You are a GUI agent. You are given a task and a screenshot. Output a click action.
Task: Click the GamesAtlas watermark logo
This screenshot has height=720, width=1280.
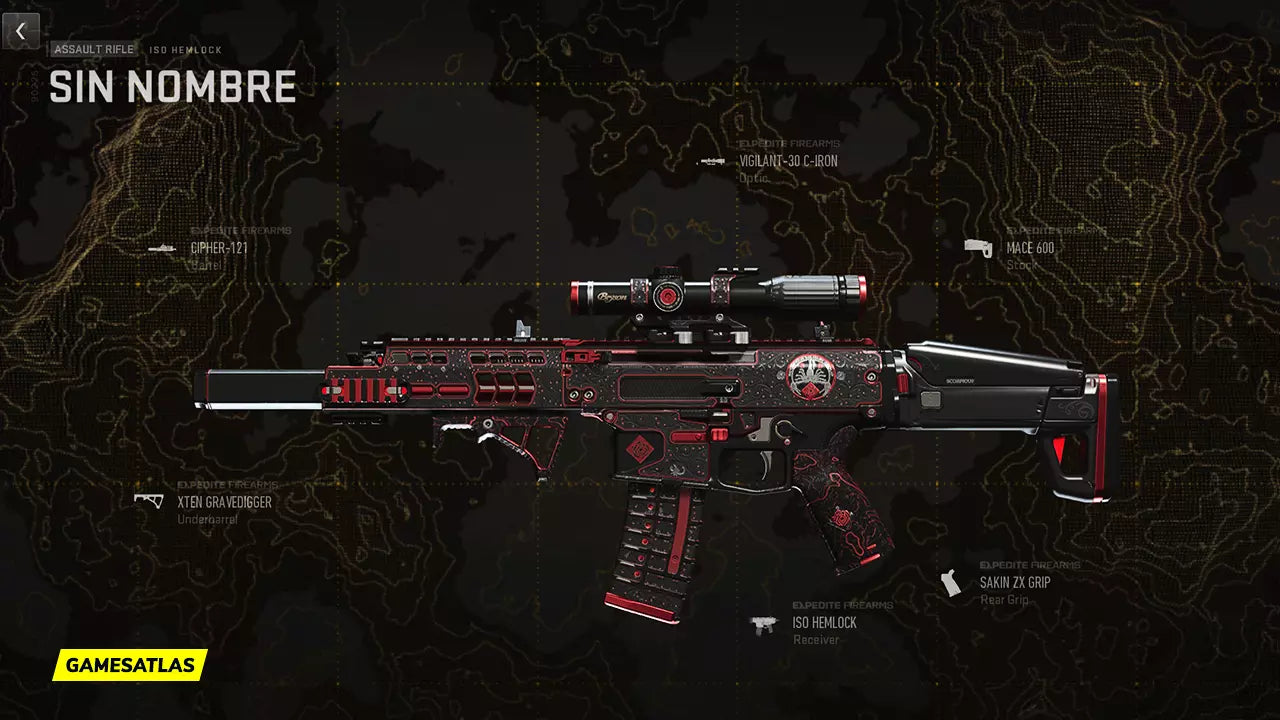[x=130, y=664]
